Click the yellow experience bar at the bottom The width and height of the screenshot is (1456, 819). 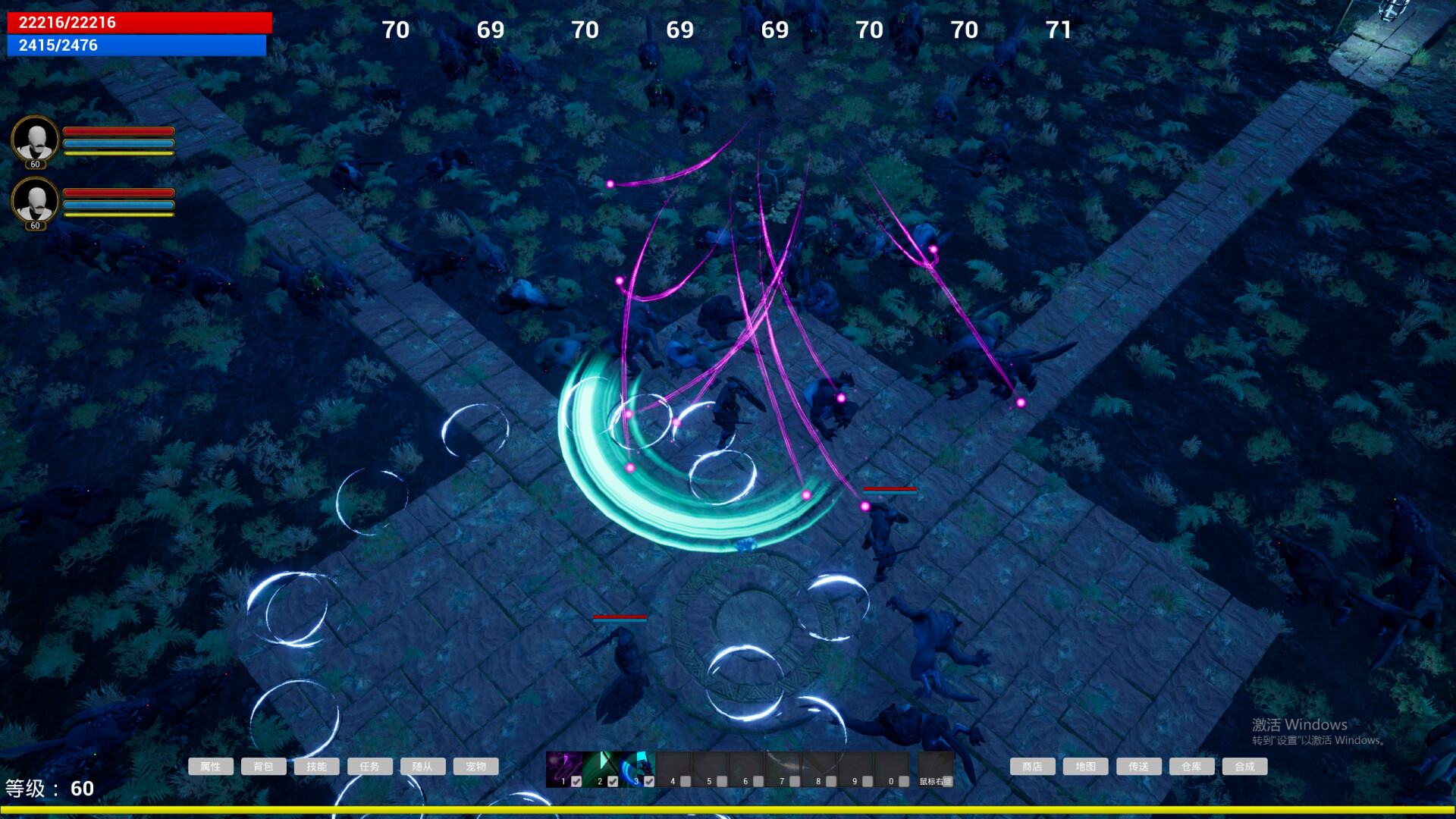pyautogui.click(x=728, y=808)
